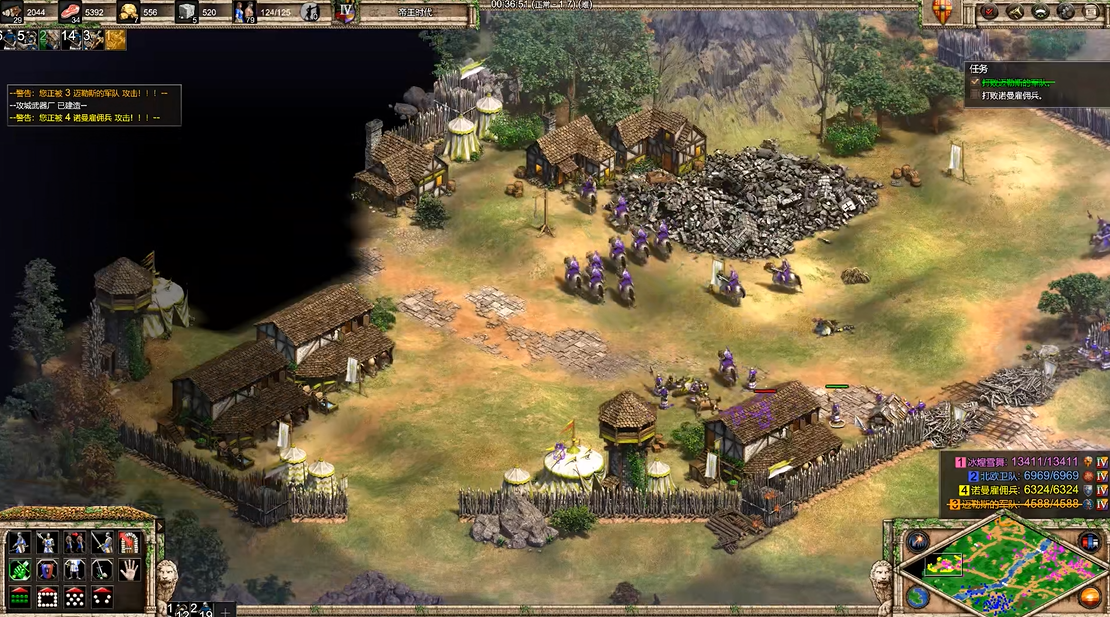Select the red arrow garrison command
1110x617 pixels.
click(128, 543)
